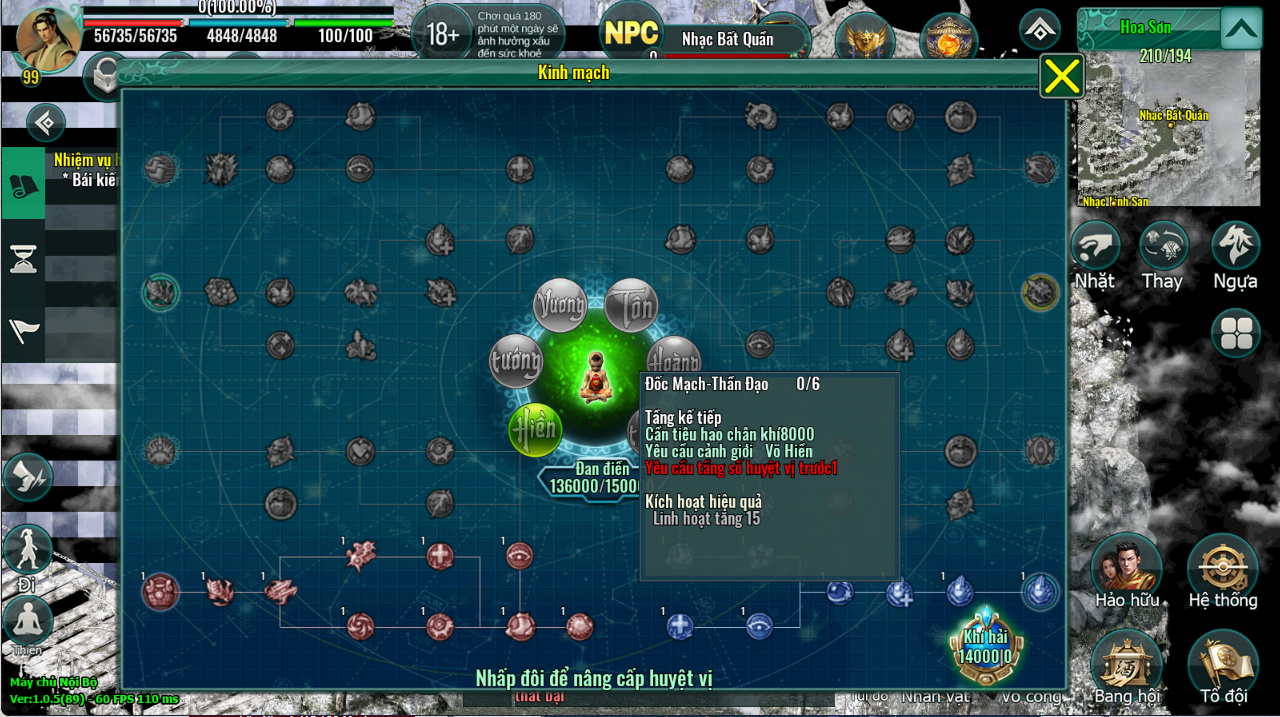The width and height of the screenshot is (1280, 717).
Task: Activate the green Hiền realm orb
Action: click(535, 429)
